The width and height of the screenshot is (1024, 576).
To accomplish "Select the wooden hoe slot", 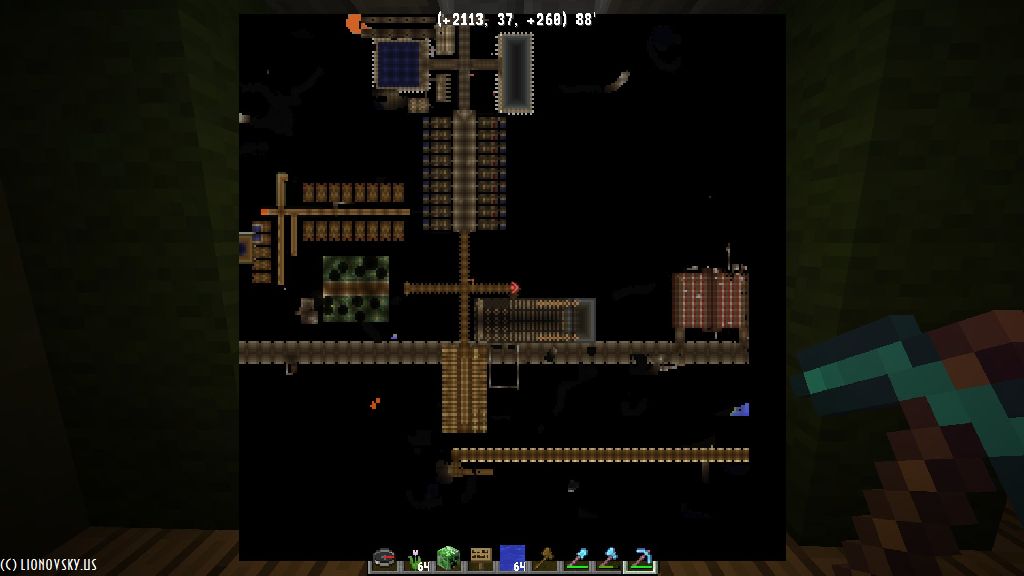I will [x=544, y=558].
